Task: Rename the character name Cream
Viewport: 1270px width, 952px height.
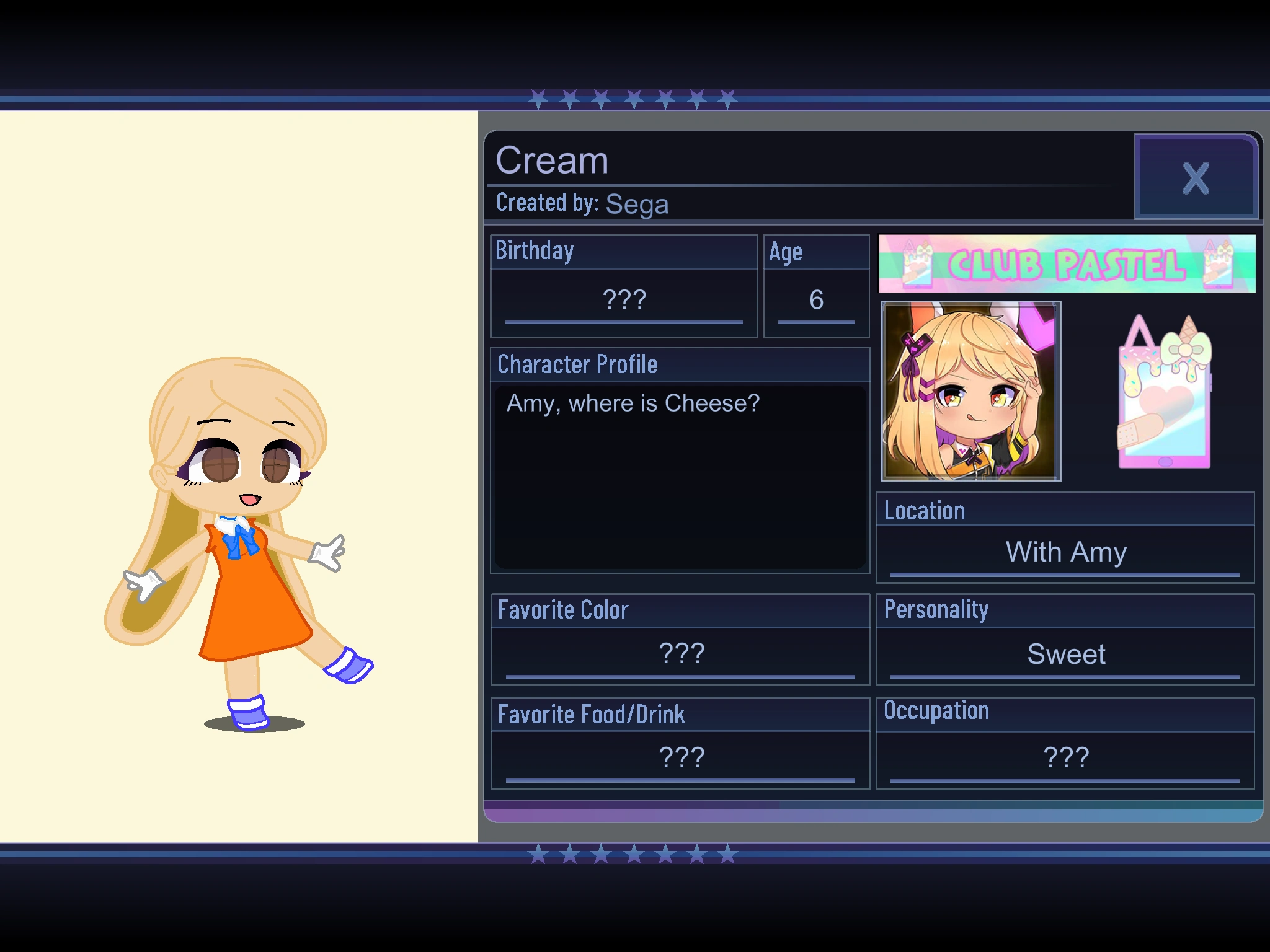Action: pos(552,160)
